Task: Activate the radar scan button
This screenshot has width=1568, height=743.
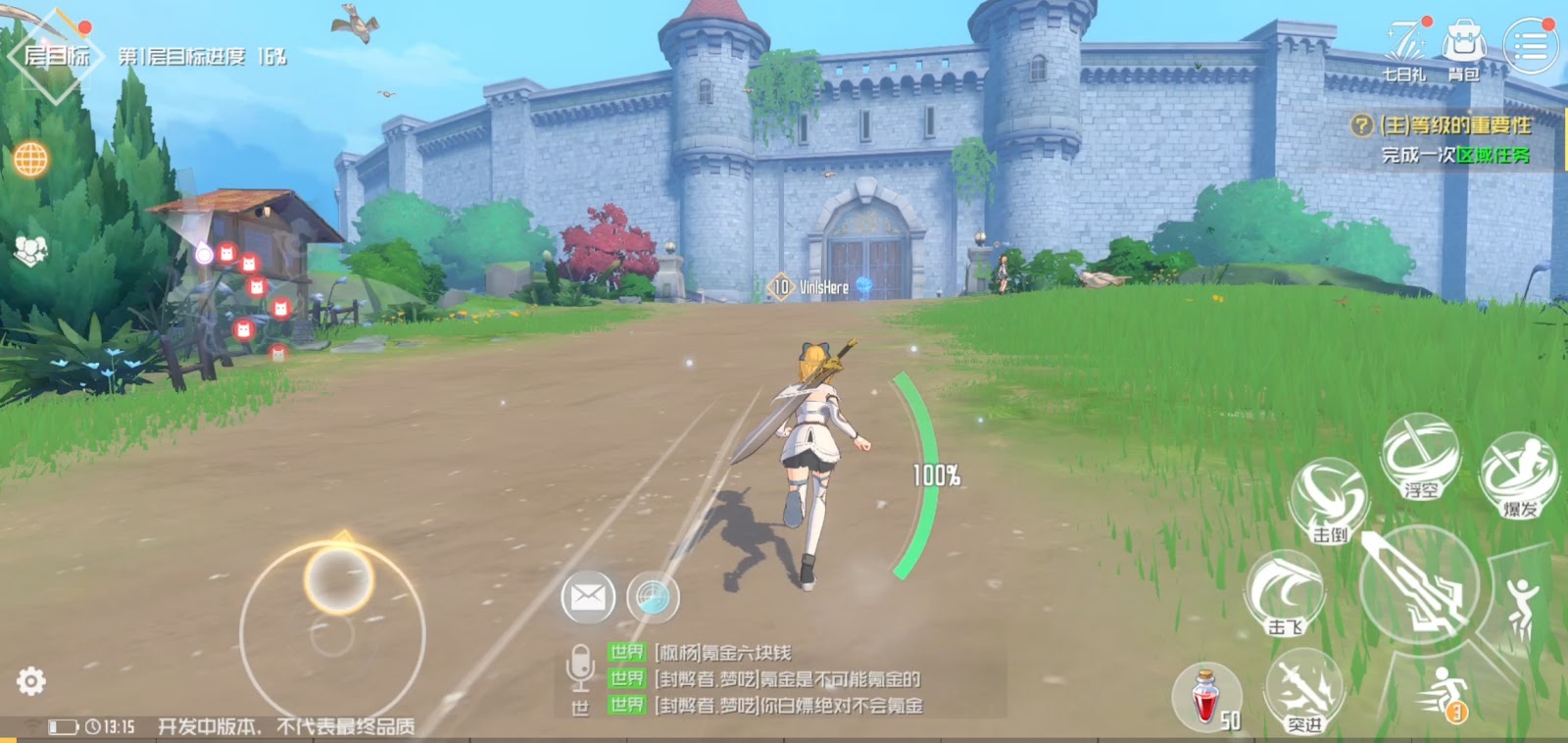Action: [653, 596]
